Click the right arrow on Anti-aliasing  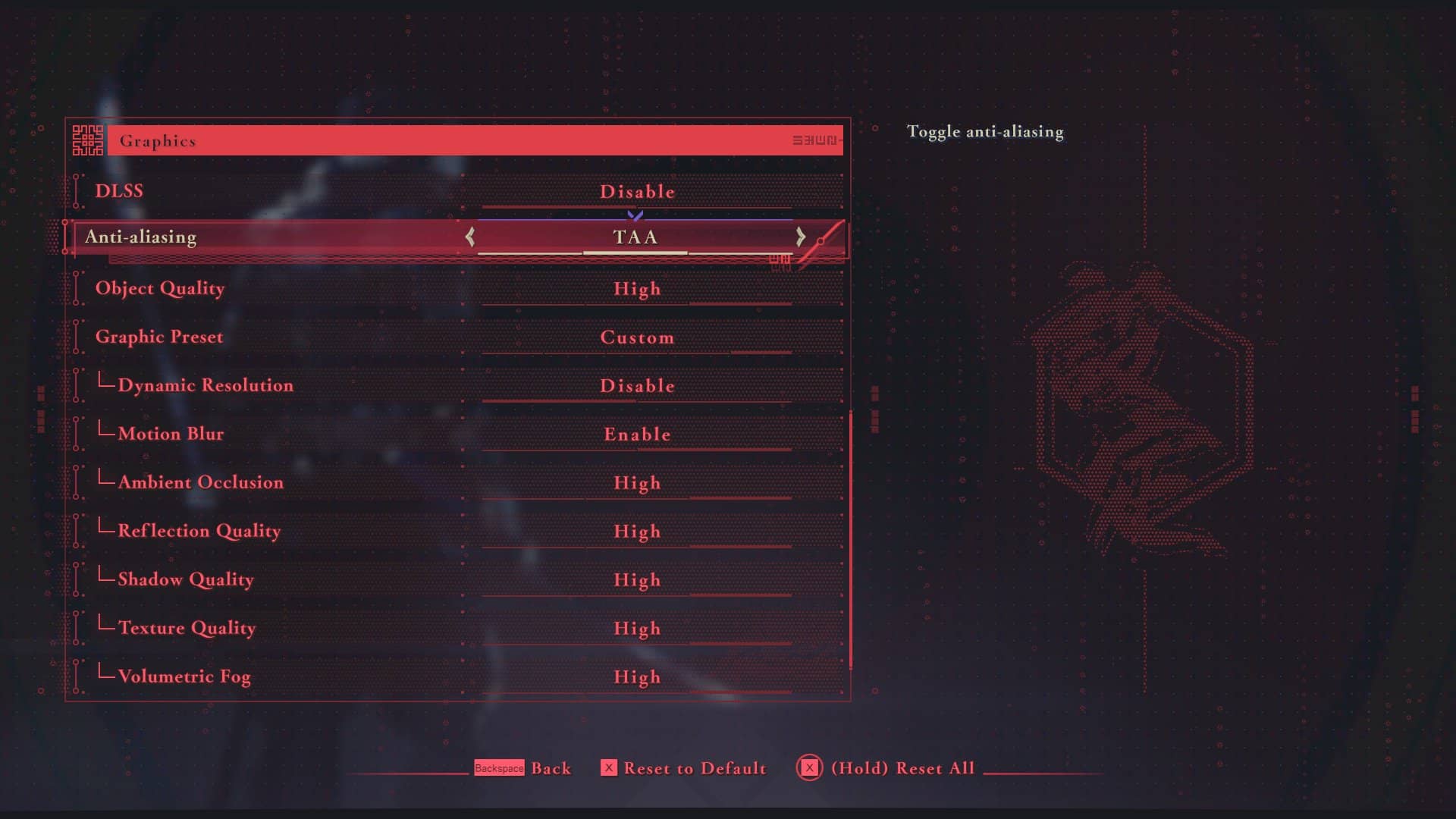(x=801, y=237)
